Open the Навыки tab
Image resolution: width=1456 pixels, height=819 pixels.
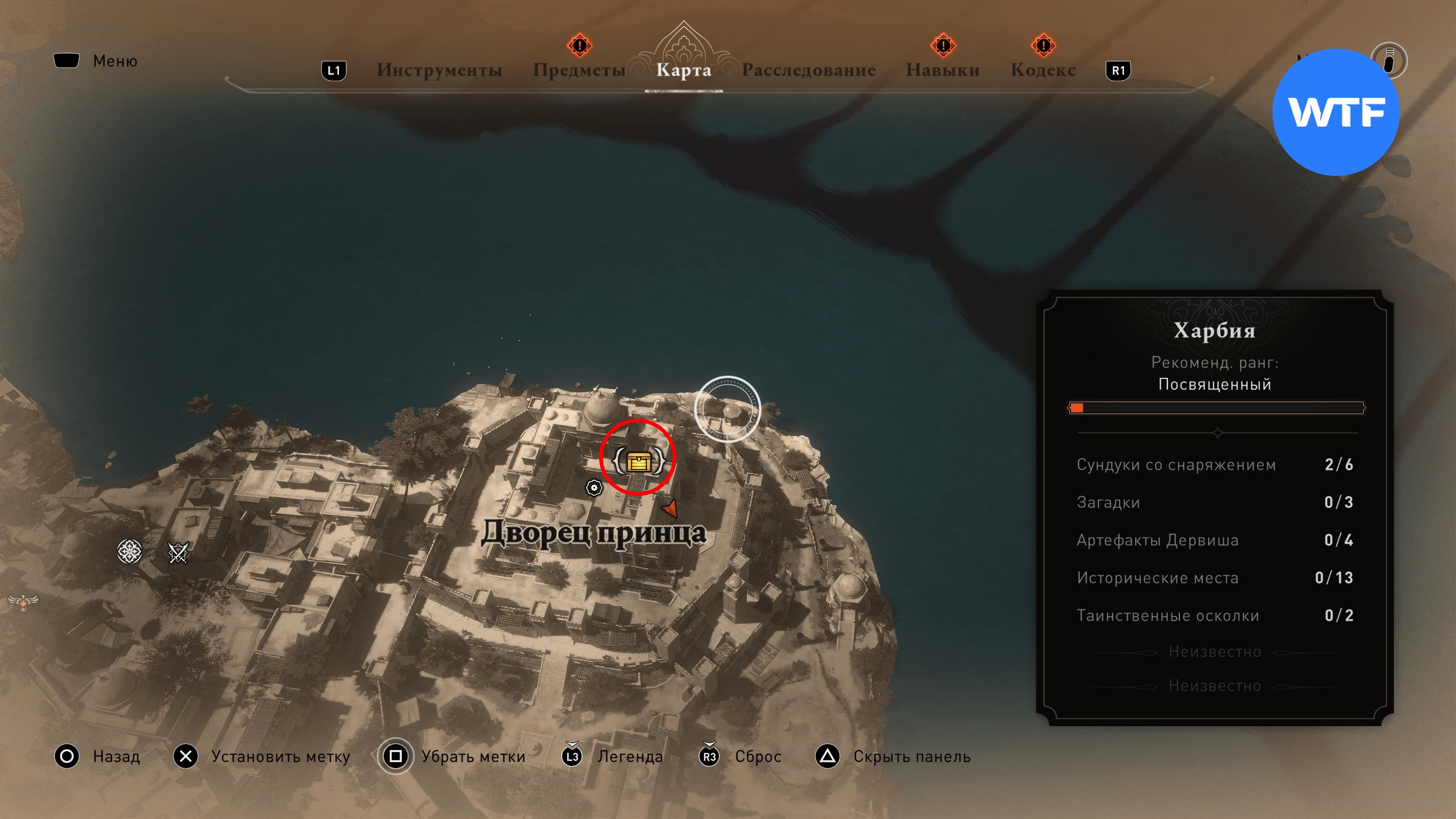942,70
